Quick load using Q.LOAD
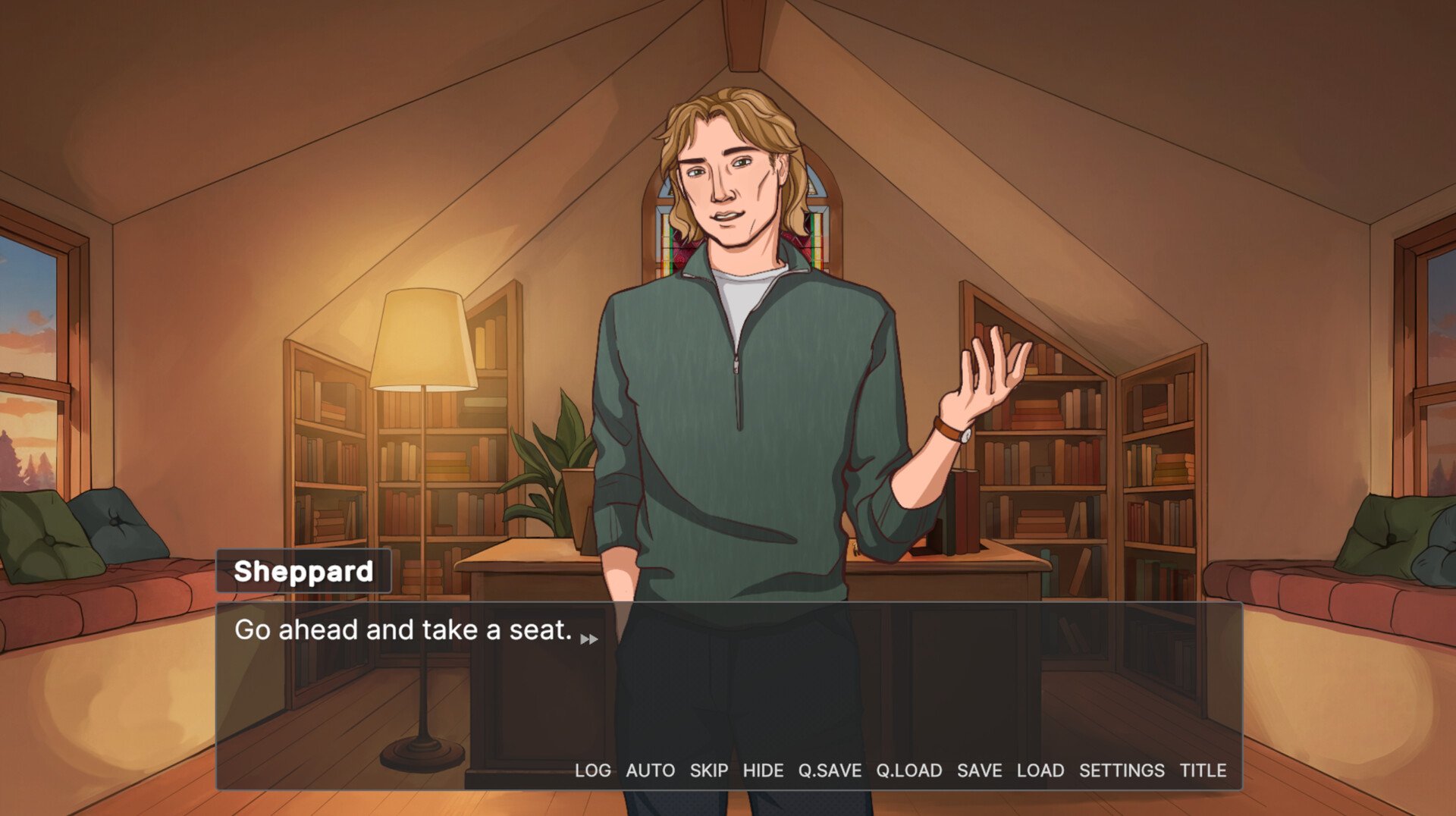Viewport: 1456px width, 816px height. coord(908,770)
